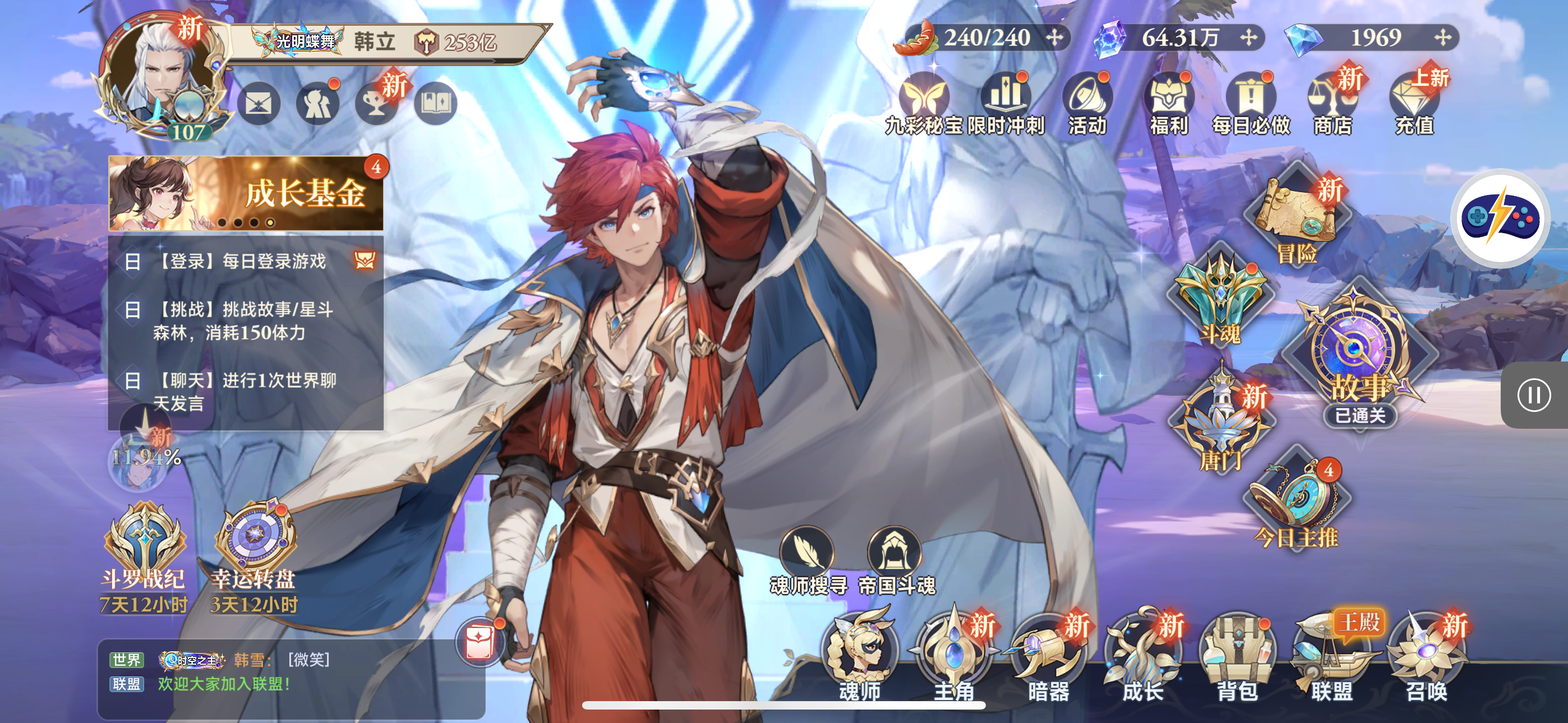The height and width of the screenshot is (723, 1568).
Task: Click the 成长基金 growth fund banner
Action: pos(246,193)
